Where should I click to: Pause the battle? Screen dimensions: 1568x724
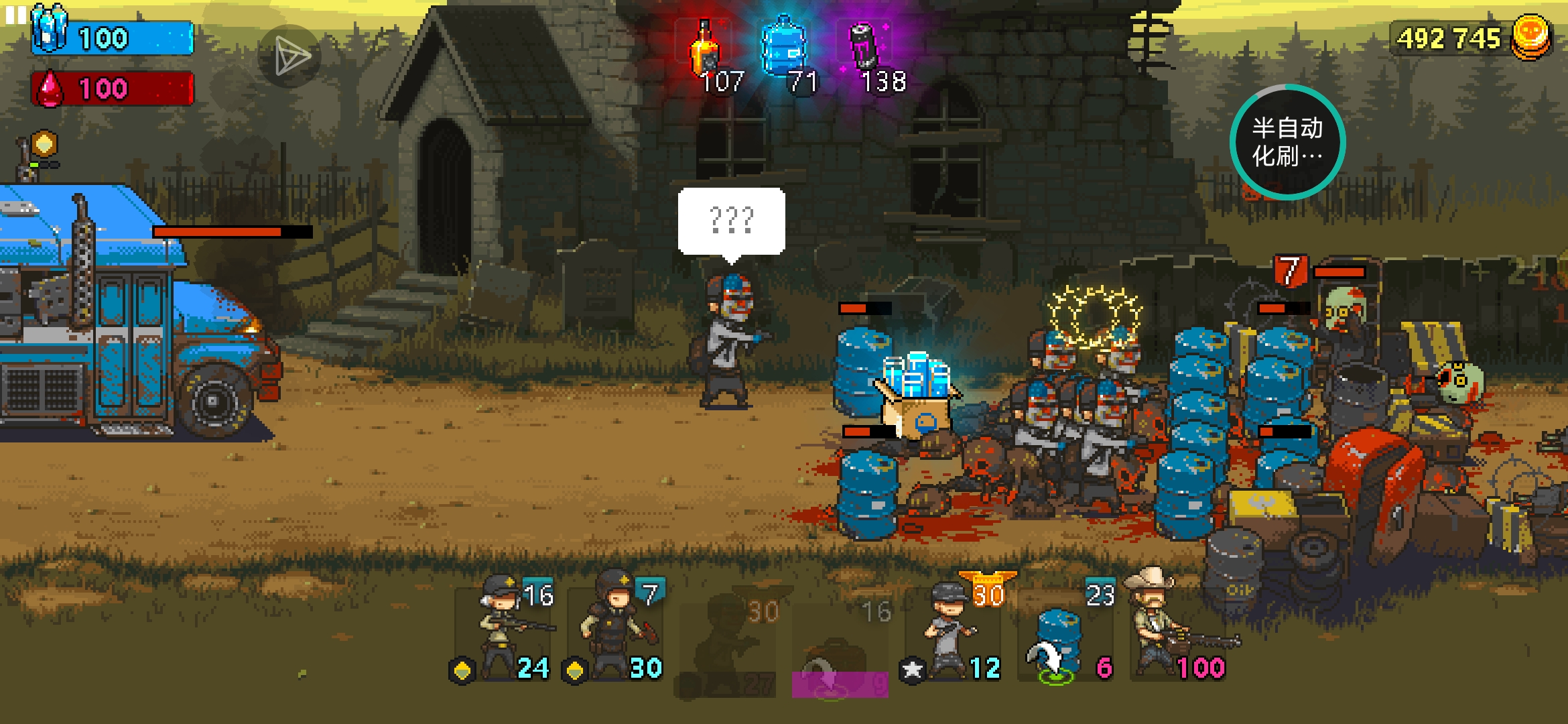pyautogui.click(x=15, y=15)
